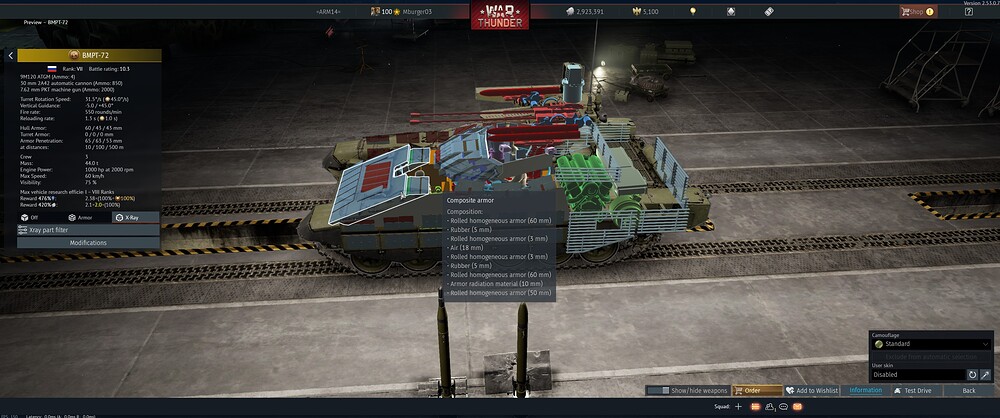This screenshot has height=418, width=1000.
Task: Order the BMPT-72 vehicle
Action: 757,390
